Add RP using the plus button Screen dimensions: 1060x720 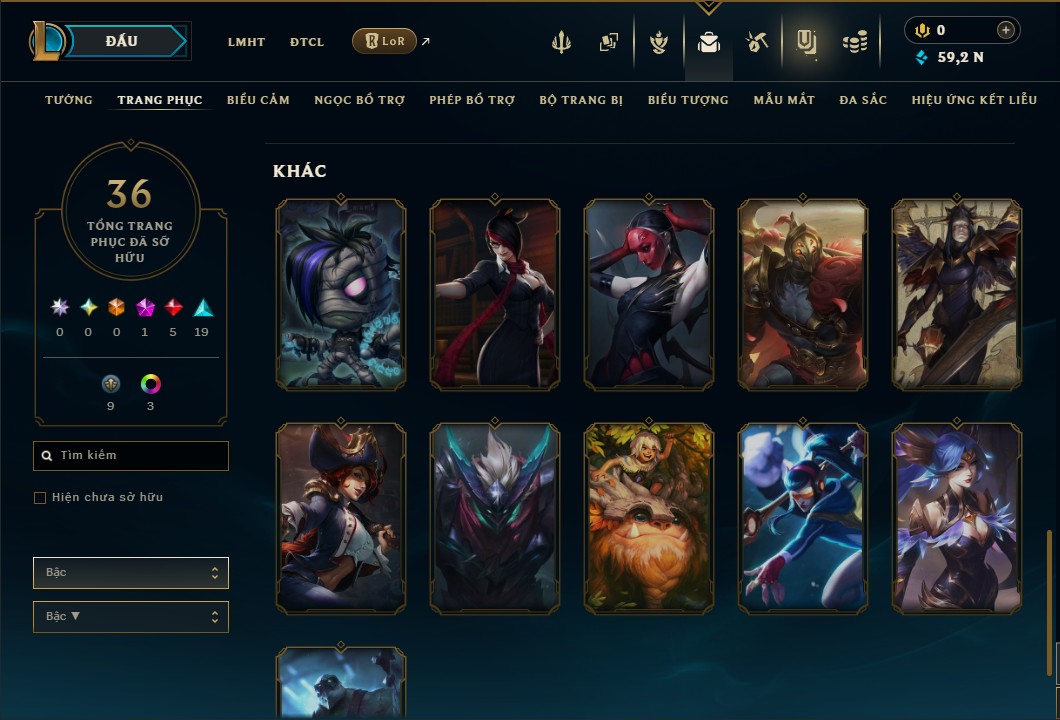click(x=1006, y=30)
